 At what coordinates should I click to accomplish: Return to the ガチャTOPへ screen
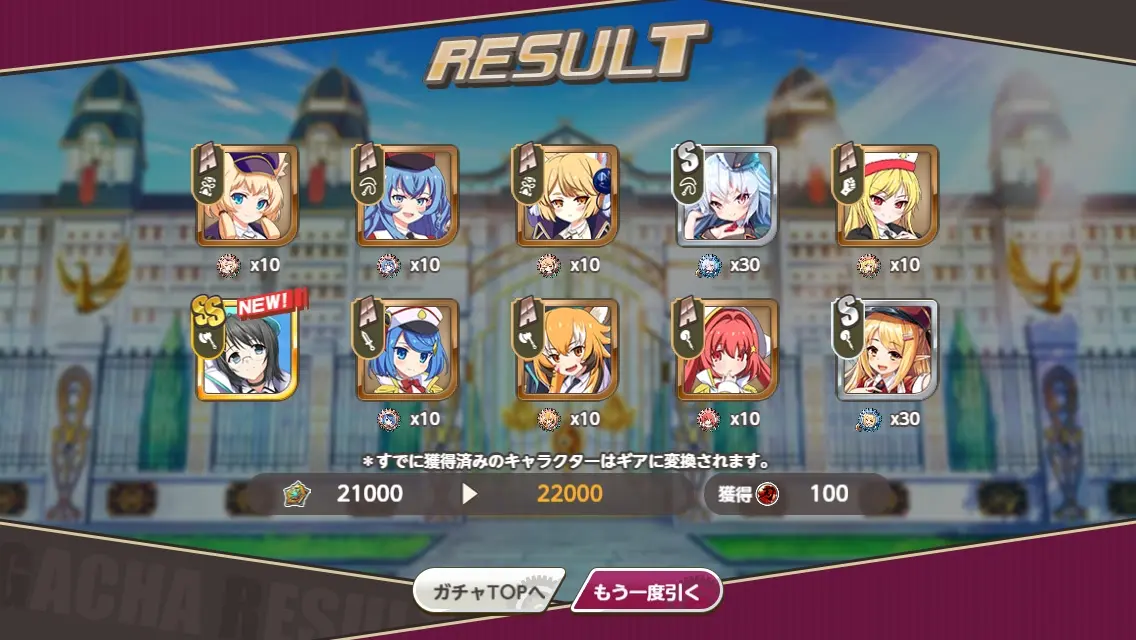[487, 592]
